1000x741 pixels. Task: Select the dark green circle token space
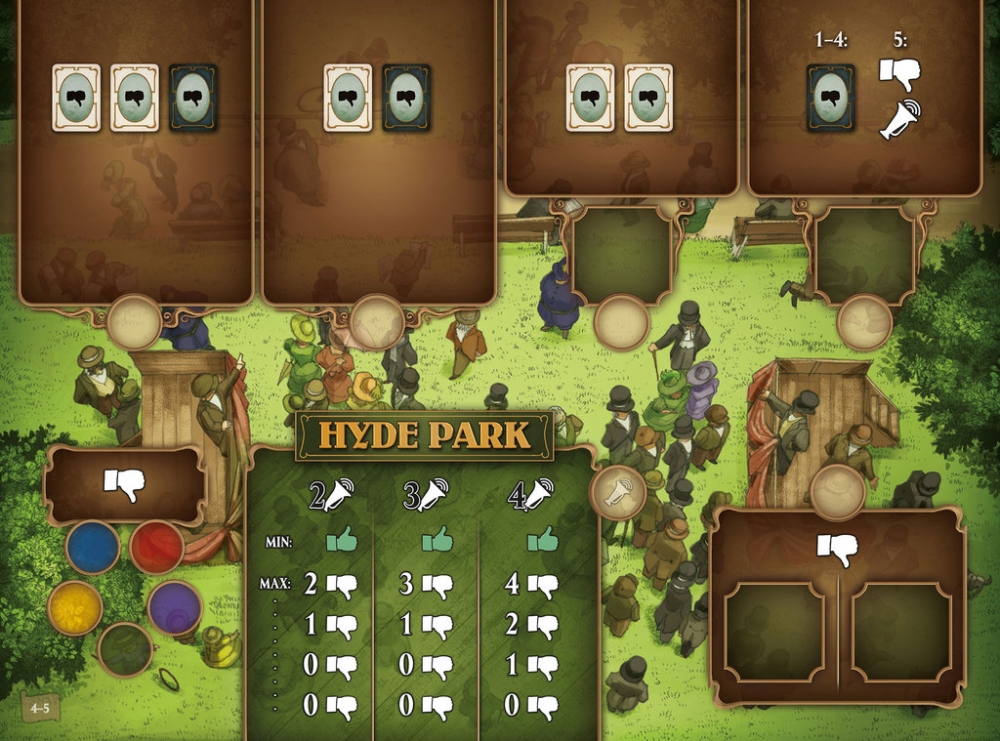coord(125,649)
